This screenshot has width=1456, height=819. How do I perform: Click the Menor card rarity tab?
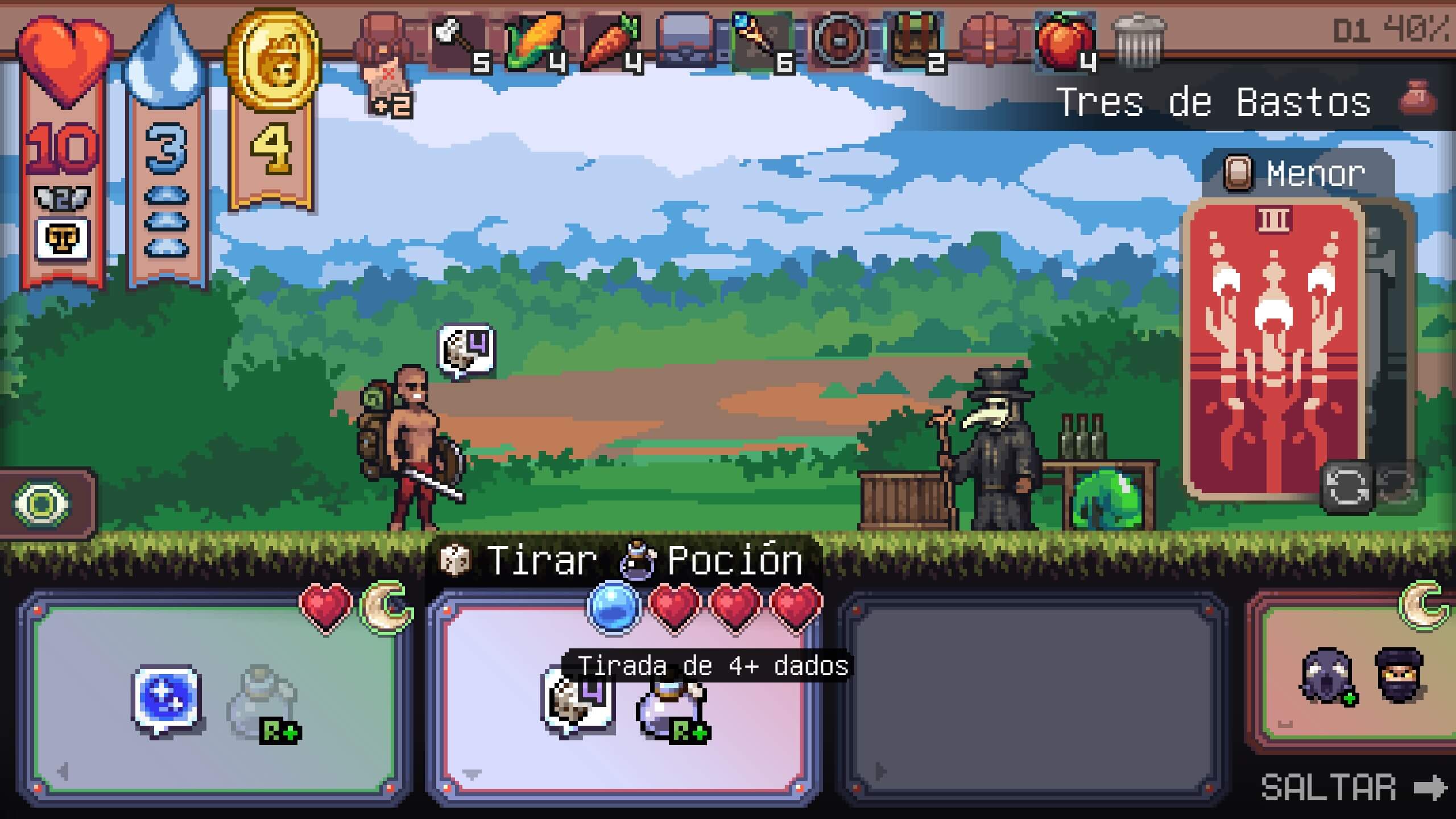pyautogui.click(x=1298, y=173)
